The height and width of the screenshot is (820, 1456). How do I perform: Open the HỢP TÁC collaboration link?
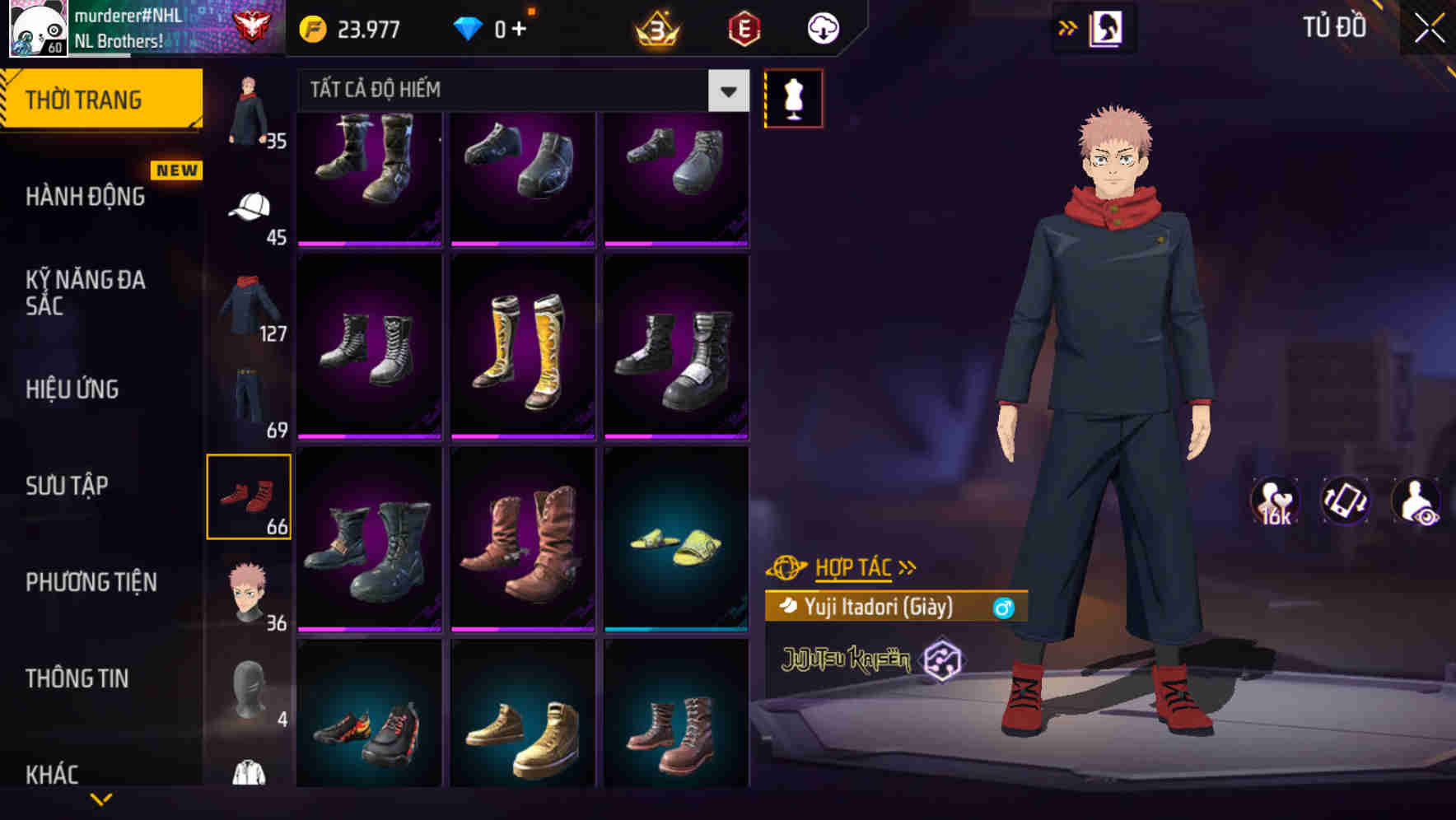pyautogui.click(x=853, y=566)
